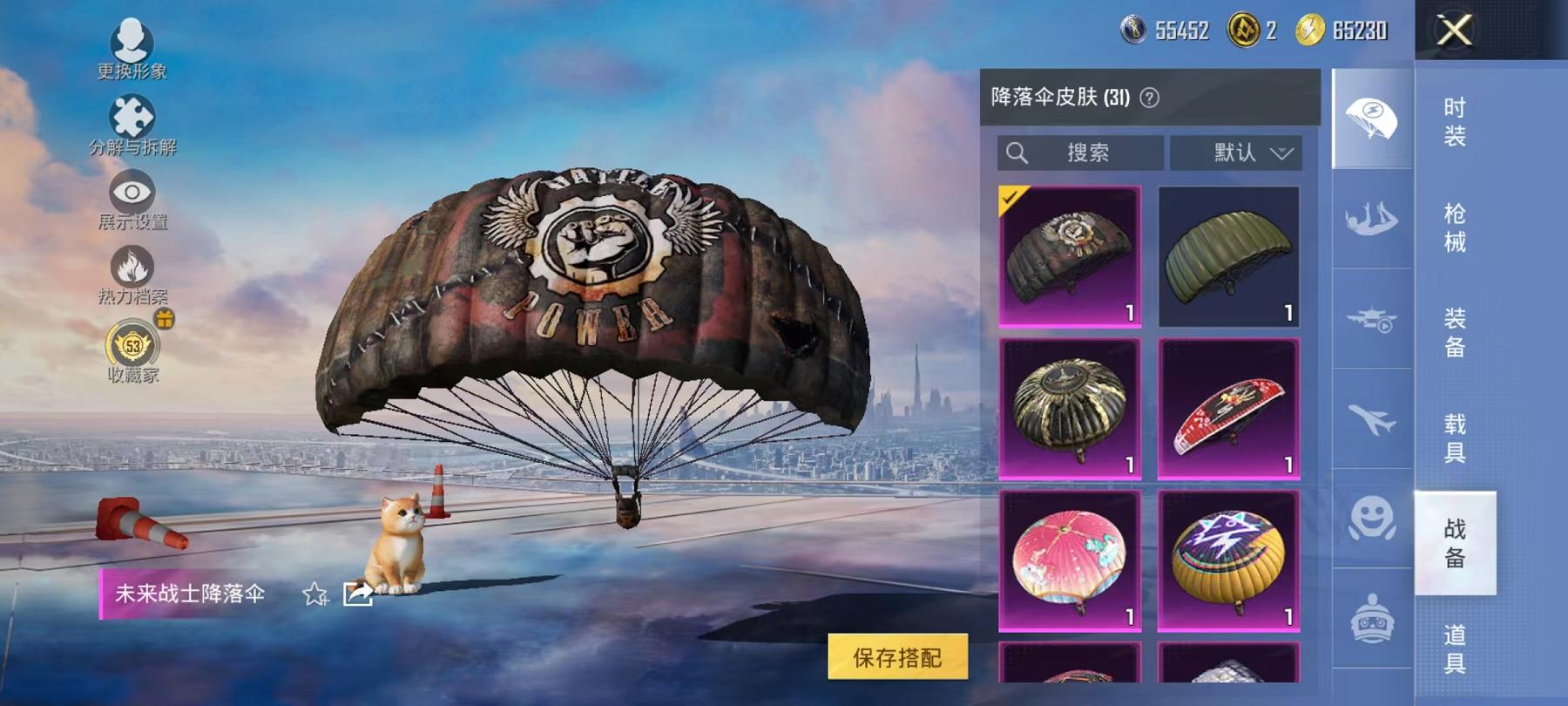Open the 默认 sorting dropdown
The width and height of the screenshot is (1568, 706).
point(1236,153)
